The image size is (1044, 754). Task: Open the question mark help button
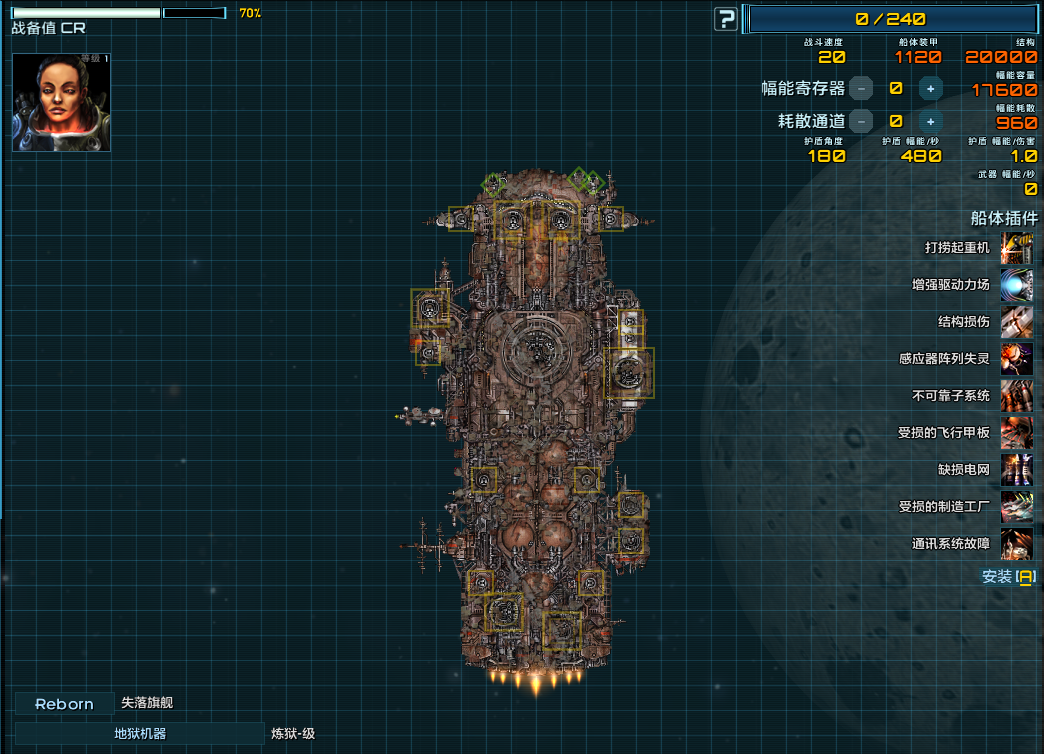pos(726,19)
